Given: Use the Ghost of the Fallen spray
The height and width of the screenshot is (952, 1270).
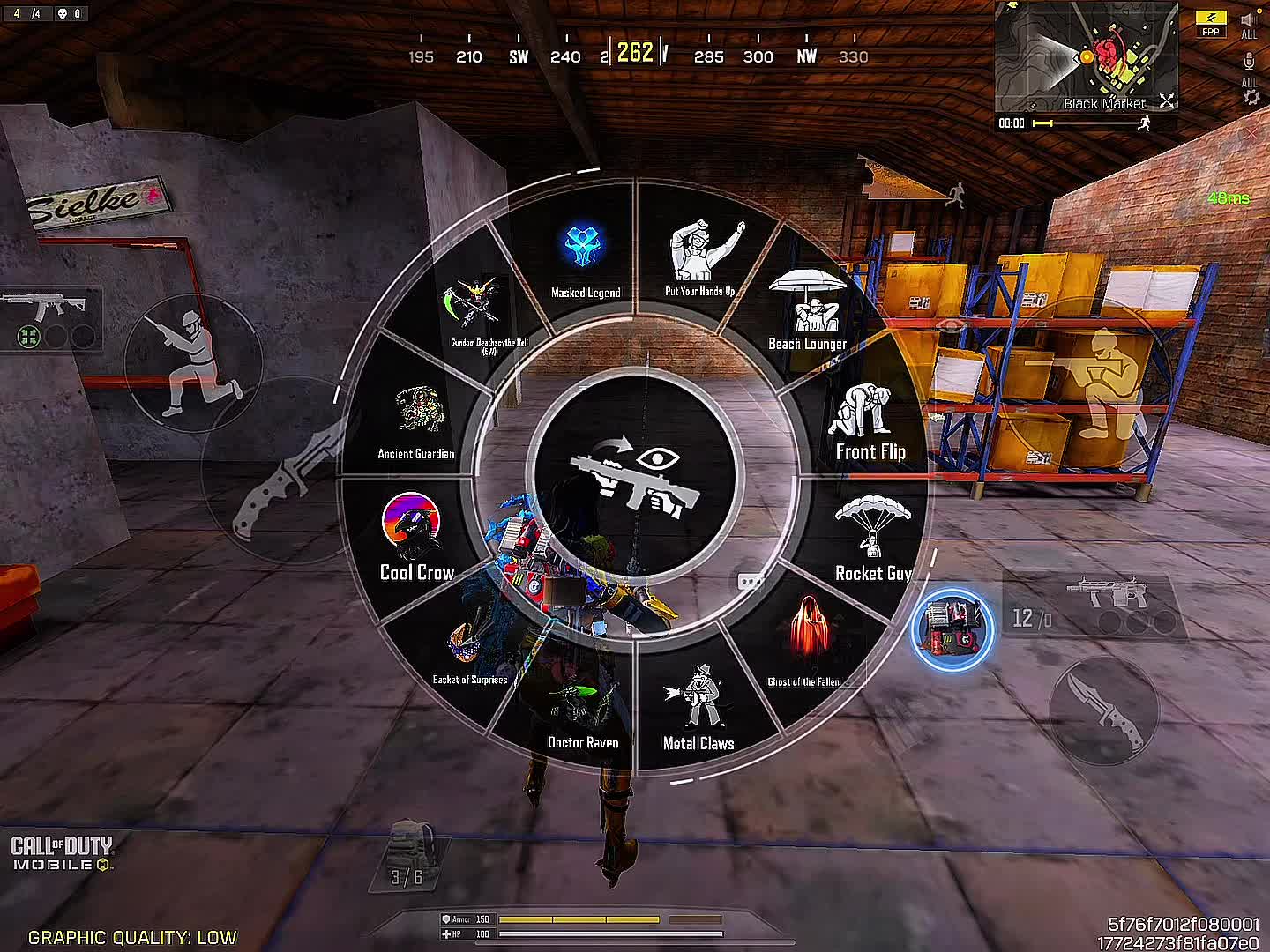Looking at the screenshot, I should point(803,641).
